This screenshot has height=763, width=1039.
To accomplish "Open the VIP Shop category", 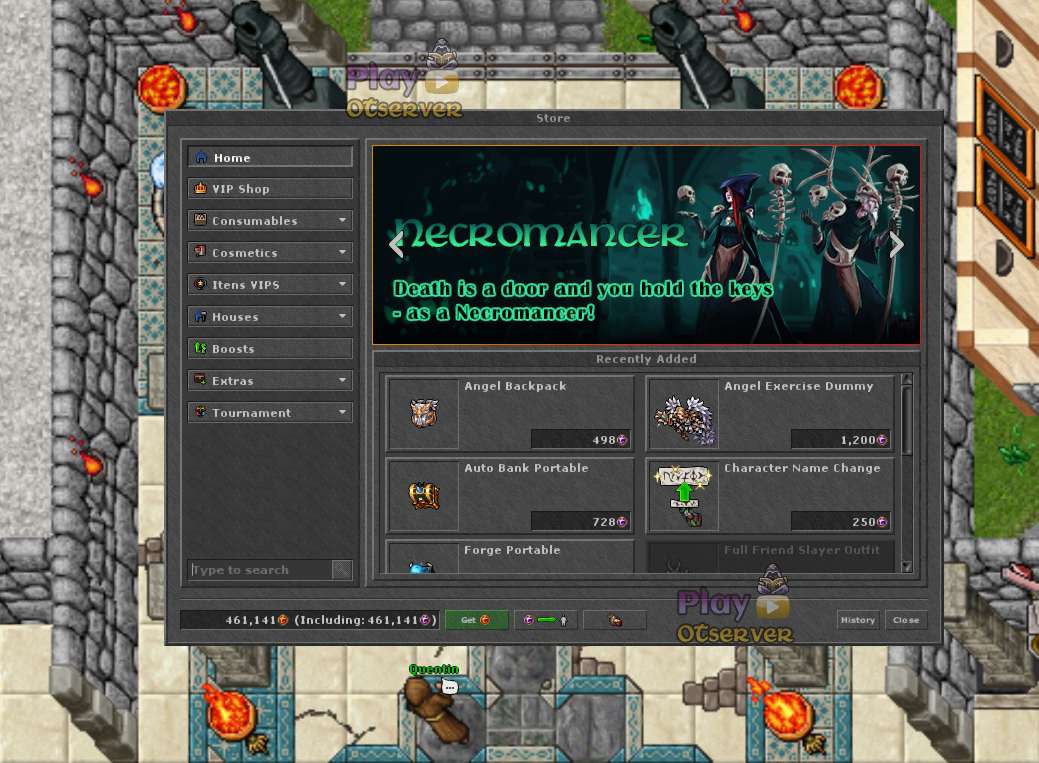I will [x=270, y=189].
